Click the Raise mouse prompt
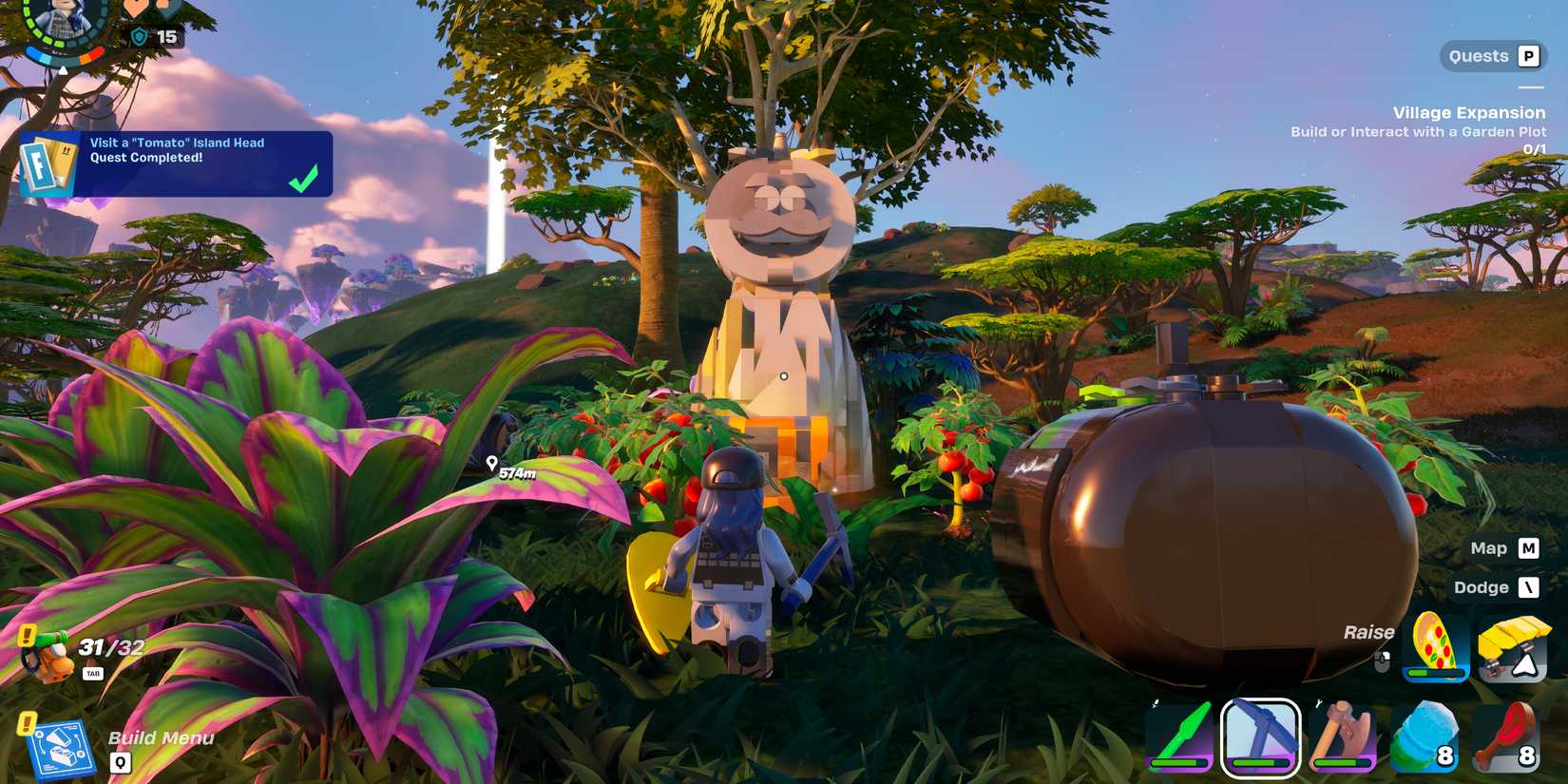The width and height of the screenshot is (1568, 784). 1371,631
